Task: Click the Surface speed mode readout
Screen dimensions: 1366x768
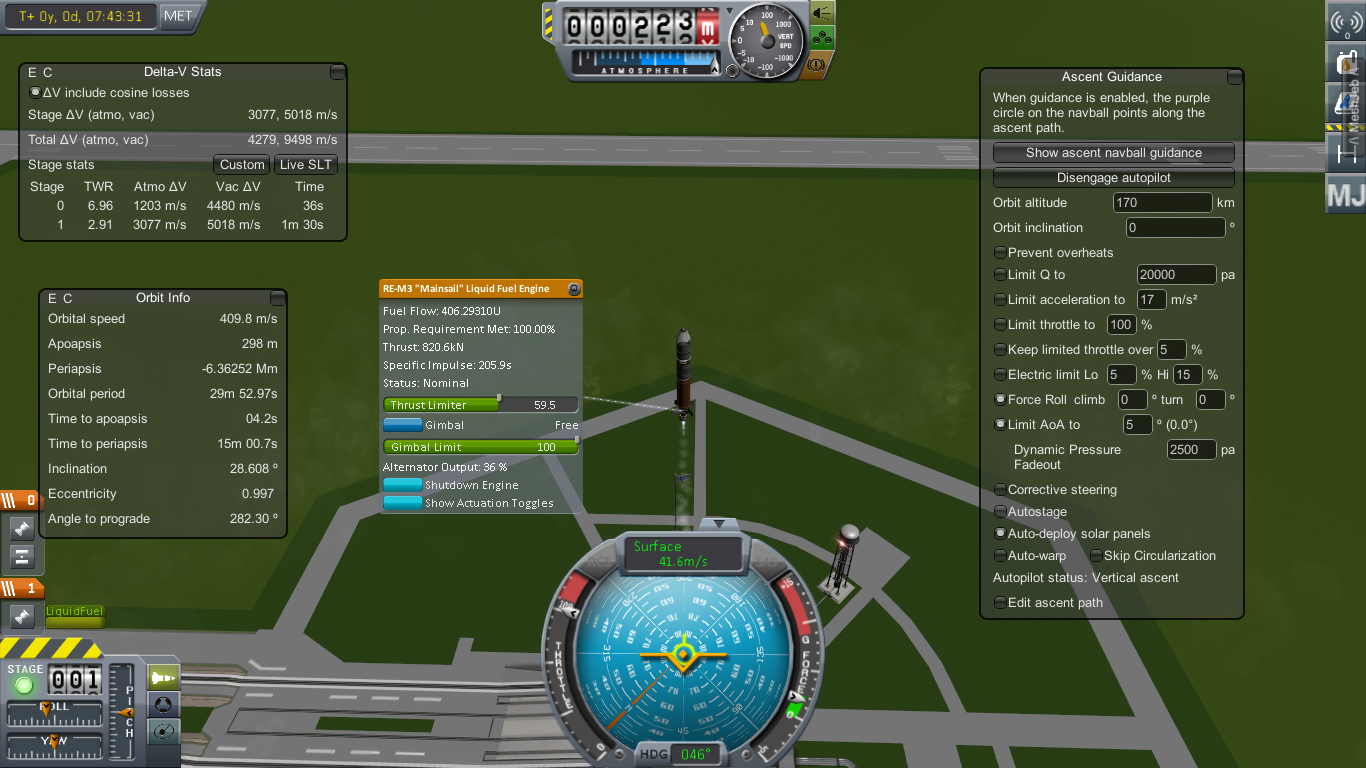Action: click(683, 553)
